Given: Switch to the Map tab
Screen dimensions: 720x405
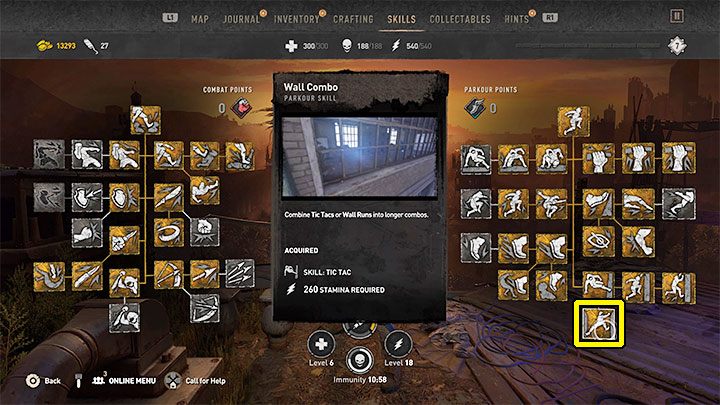Looking at the screenshot, I should [200, 19].
